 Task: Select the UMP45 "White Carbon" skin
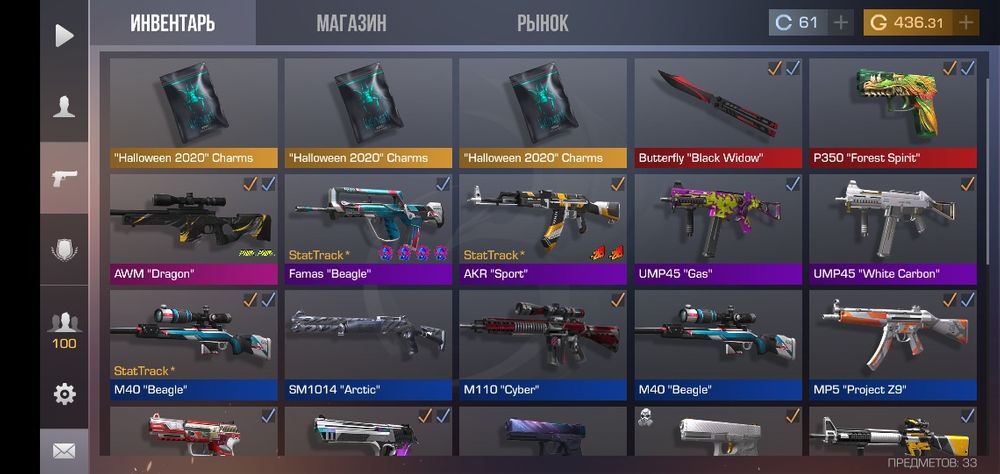pyautogui.click(x=892, y=228)
